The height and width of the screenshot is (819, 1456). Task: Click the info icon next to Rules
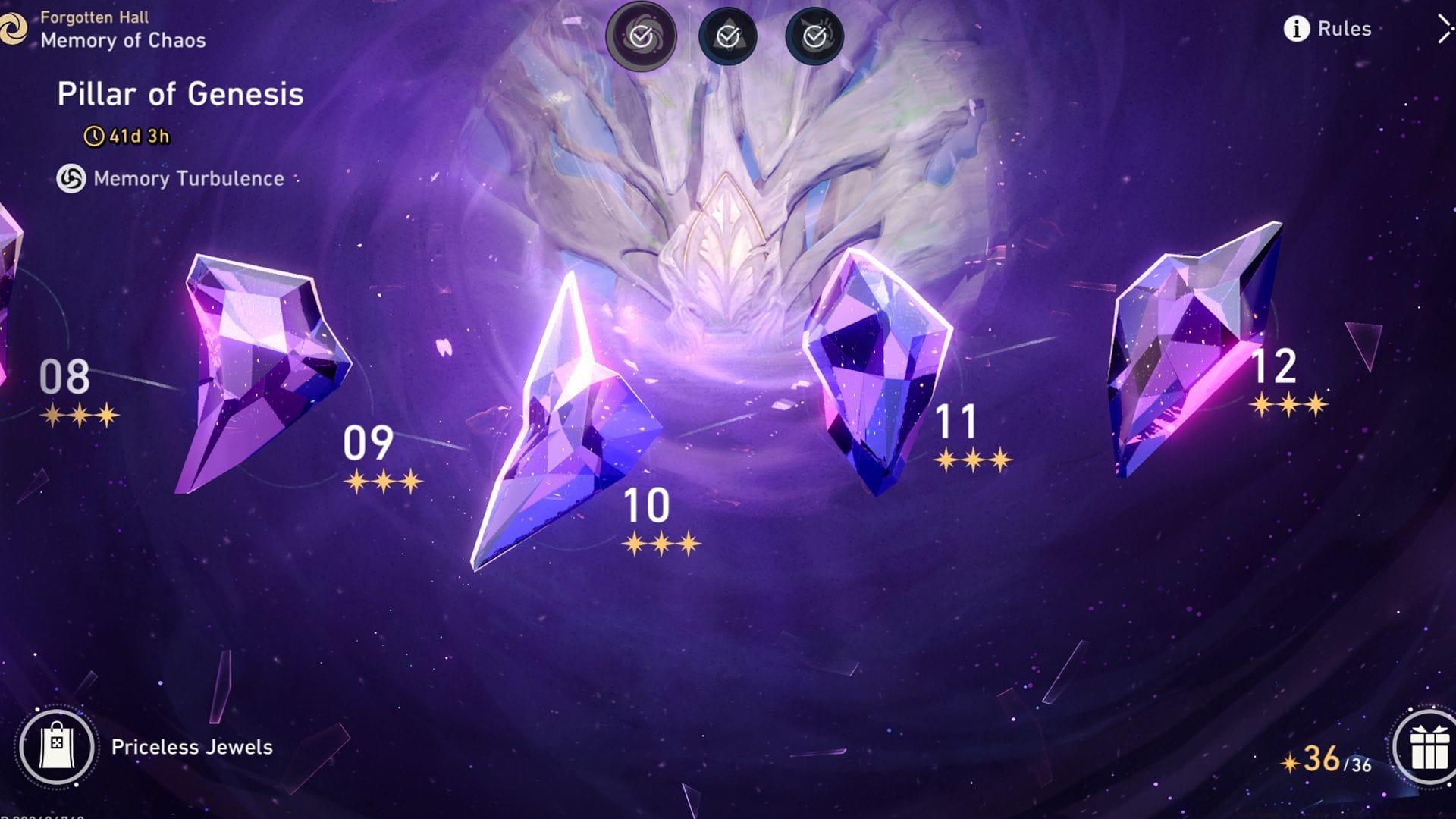[x=1297, y=30]
